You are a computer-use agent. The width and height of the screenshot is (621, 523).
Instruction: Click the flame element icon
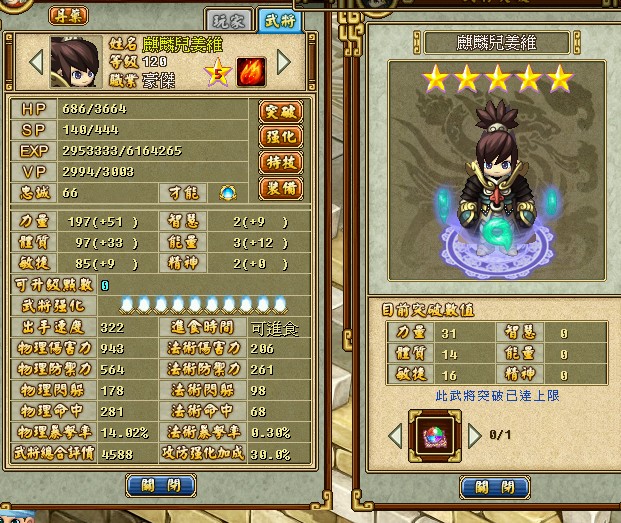251,71
